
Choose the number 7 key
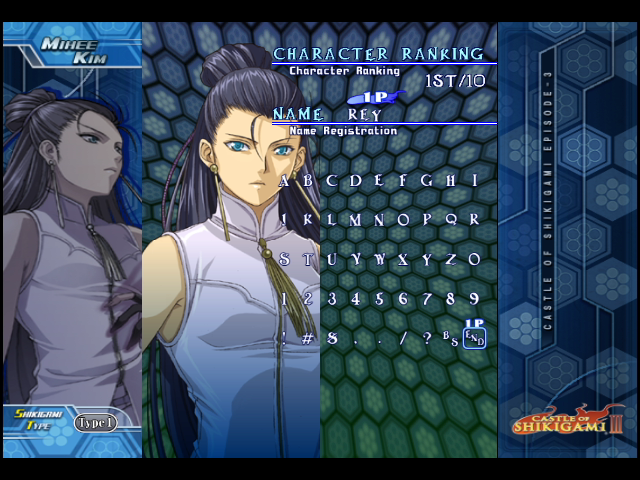428,299
